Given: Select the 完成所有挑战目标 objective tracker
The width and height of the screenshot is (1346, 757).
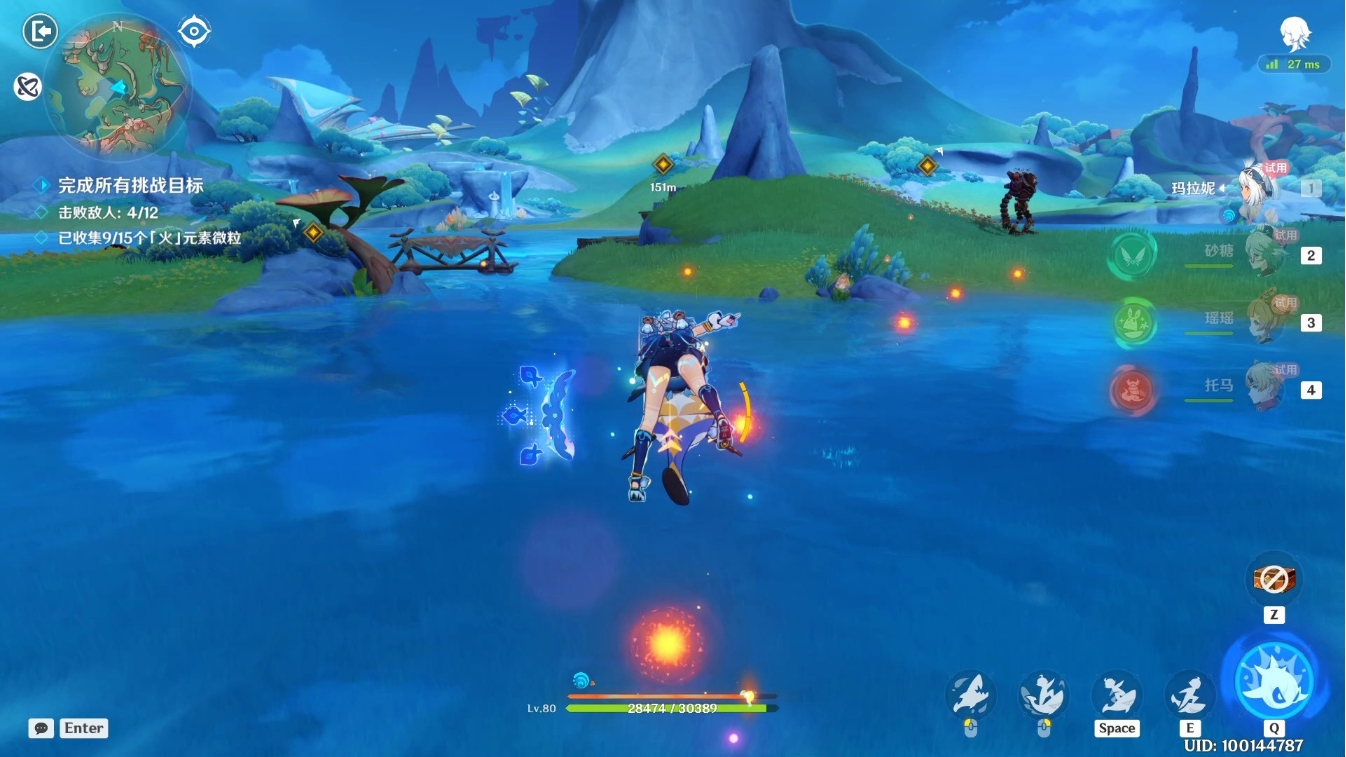Looking at the screenshot, I should 130,185.
